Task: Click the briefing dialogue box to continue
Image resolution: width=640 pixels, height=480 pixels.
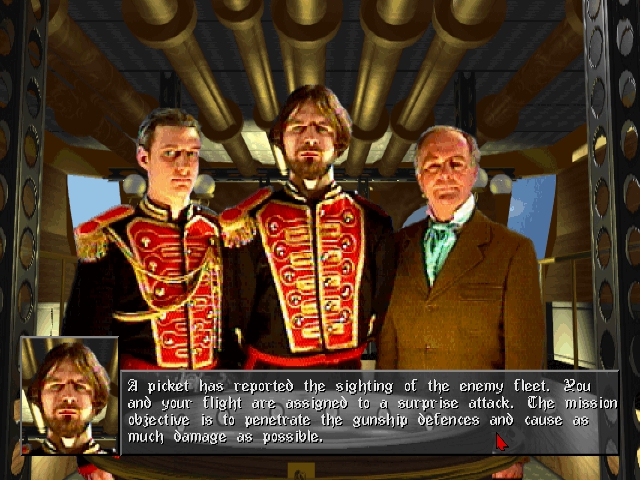Action: click(370, 411)
